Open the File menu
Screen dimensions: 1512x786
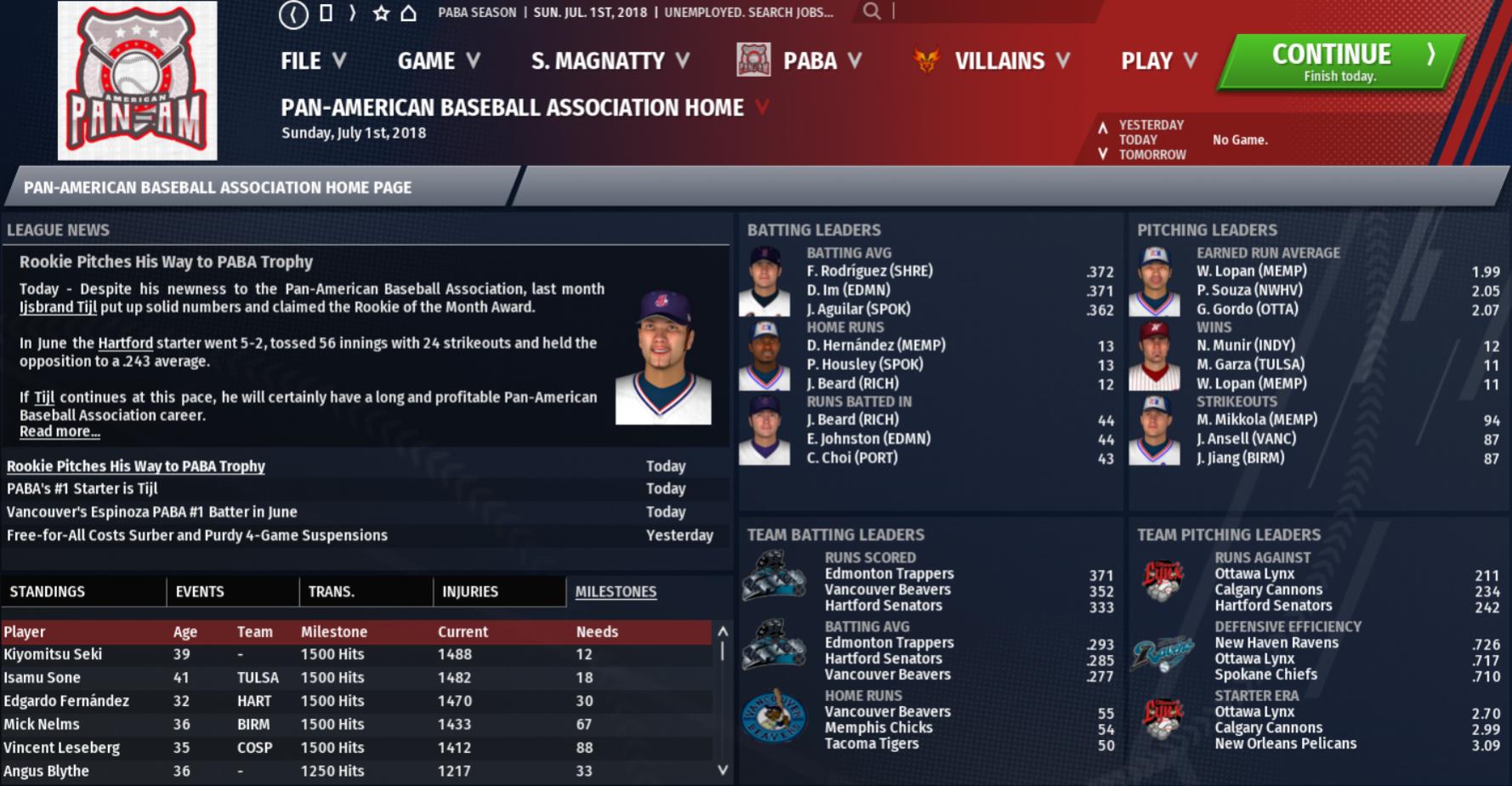[313, 61]
